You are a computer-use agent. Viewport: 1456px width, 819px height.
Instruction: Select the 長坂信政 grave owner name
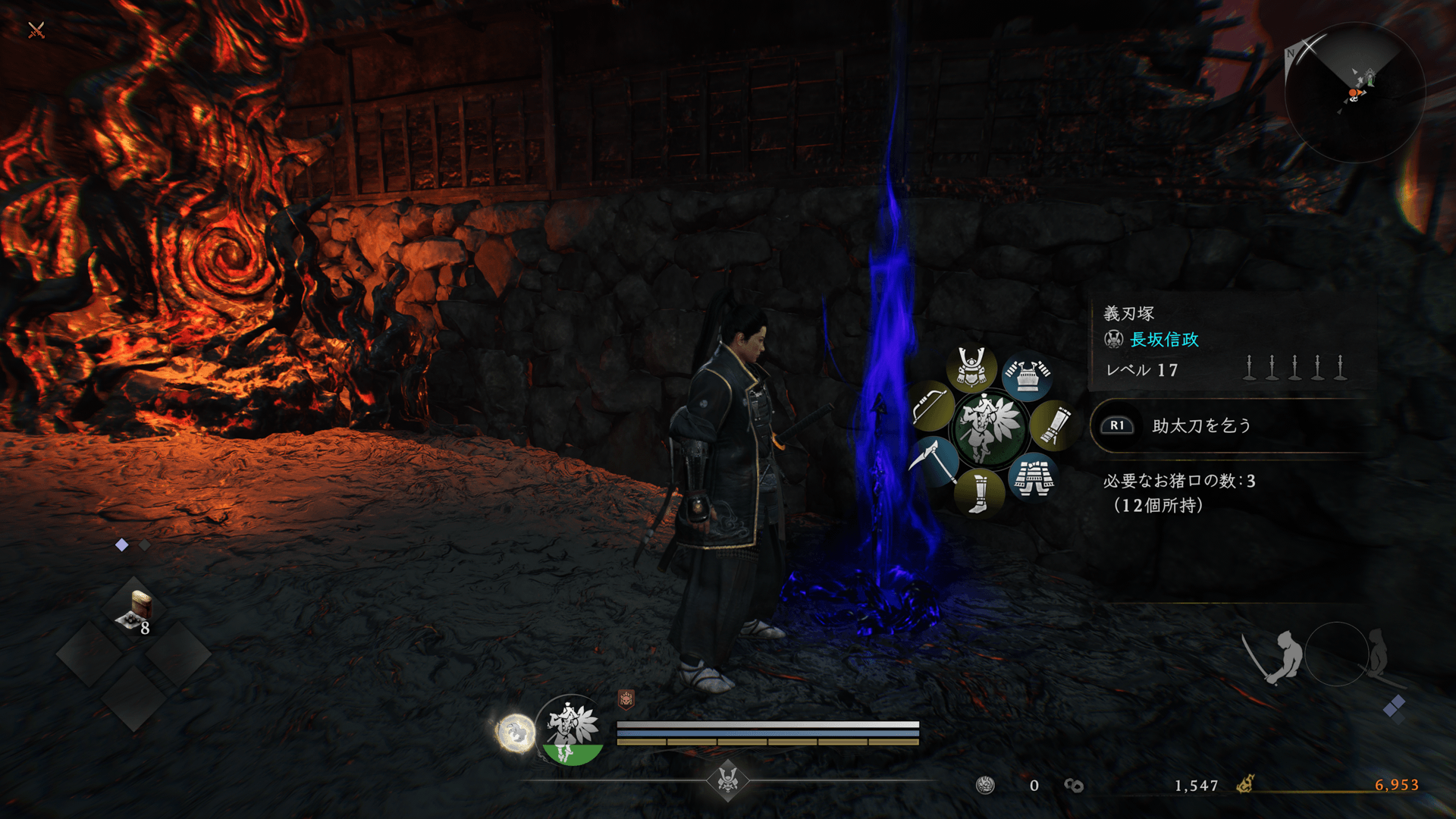pos(1164,340)
